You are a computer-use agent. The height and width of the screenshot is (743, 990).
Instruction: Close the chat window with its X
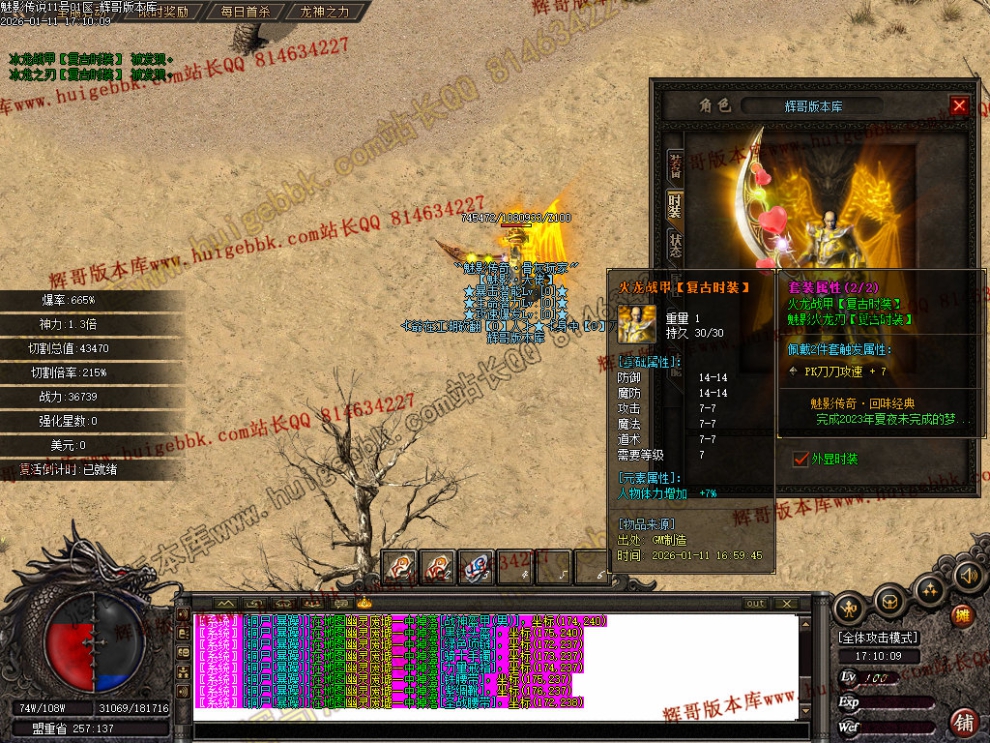point(786,603)
